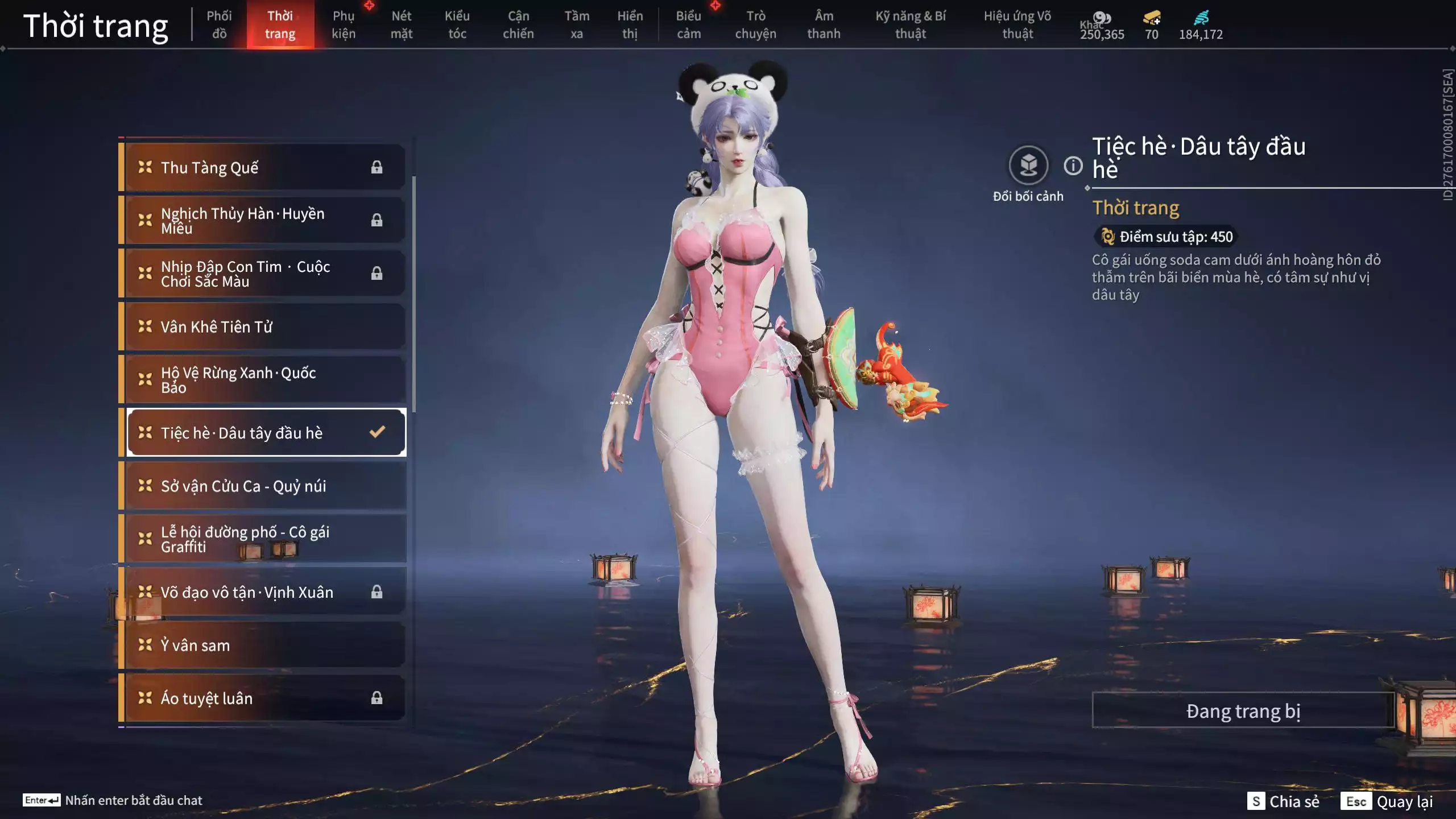Open the Cận chiến tab
Screen dimensions: 1456x819
pyautogui.click(x=518, y=24)
